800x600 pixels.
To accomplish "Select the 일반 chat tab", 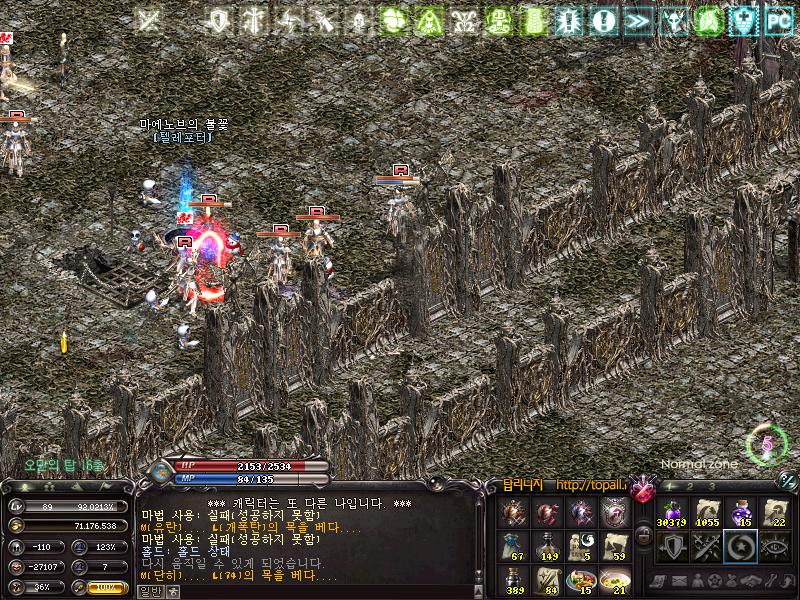I will pyautogui.click(x=150, y=591).
